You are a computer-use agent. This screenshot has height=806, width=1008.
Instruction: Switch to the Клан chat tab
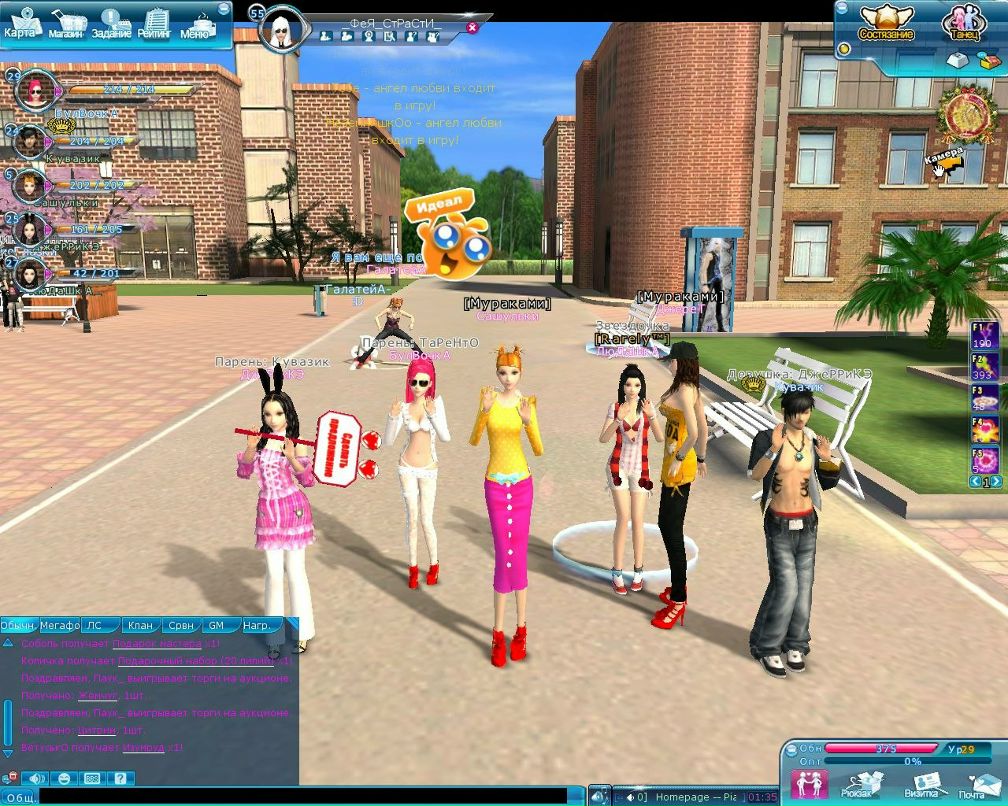(140, 626)
